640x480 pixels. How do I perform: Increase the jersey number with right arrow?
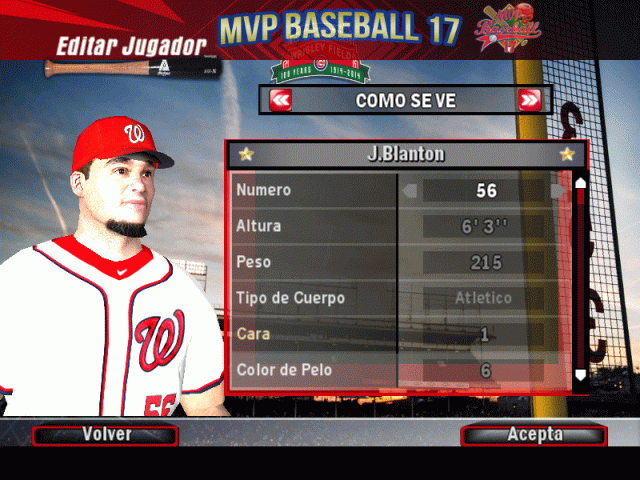click(557, 190)
